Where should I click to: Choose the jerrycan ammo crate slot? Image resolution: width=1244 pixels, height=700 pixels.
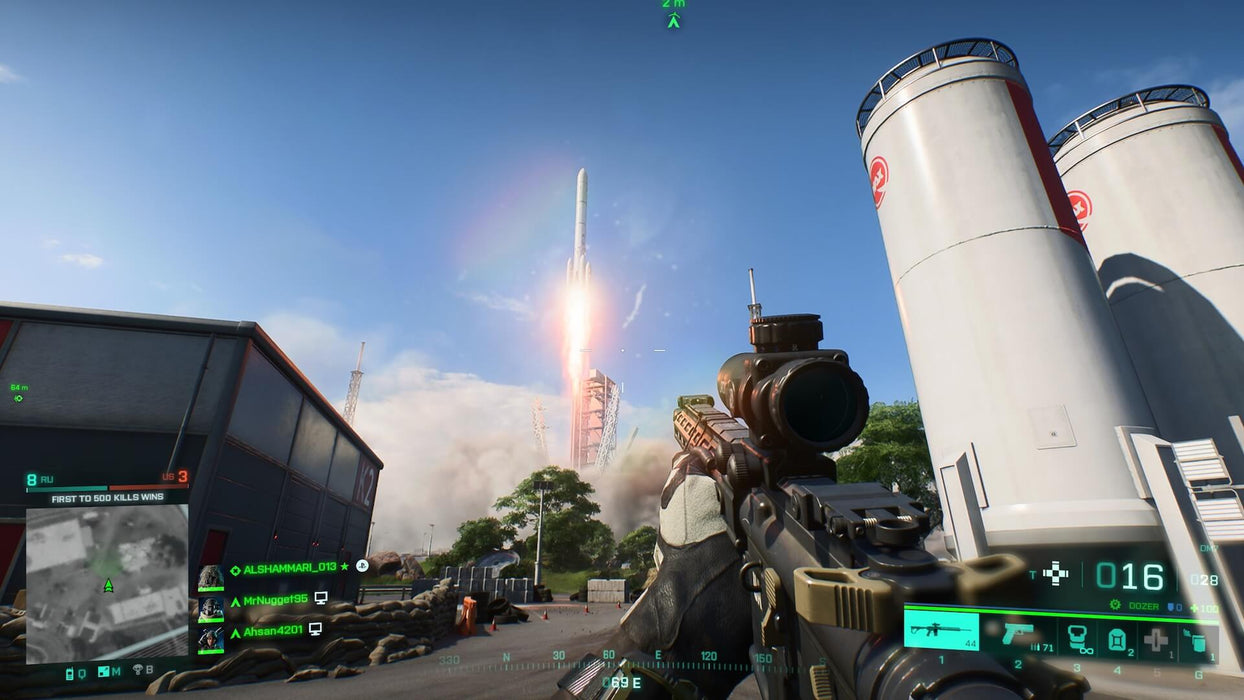pos(1117,636)
